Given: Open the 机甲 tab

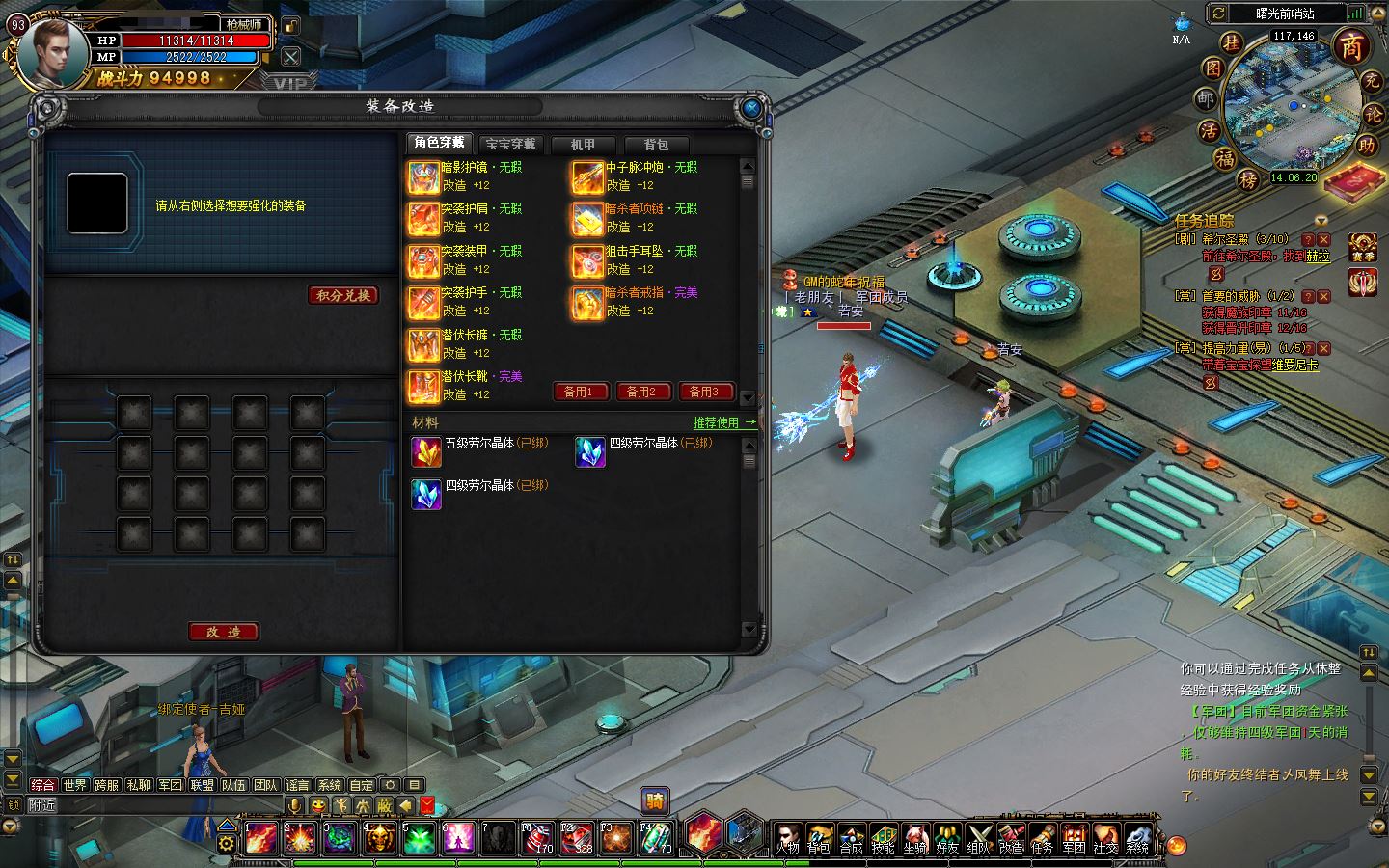Looking at the screenshot, I should tap(583, 145).
